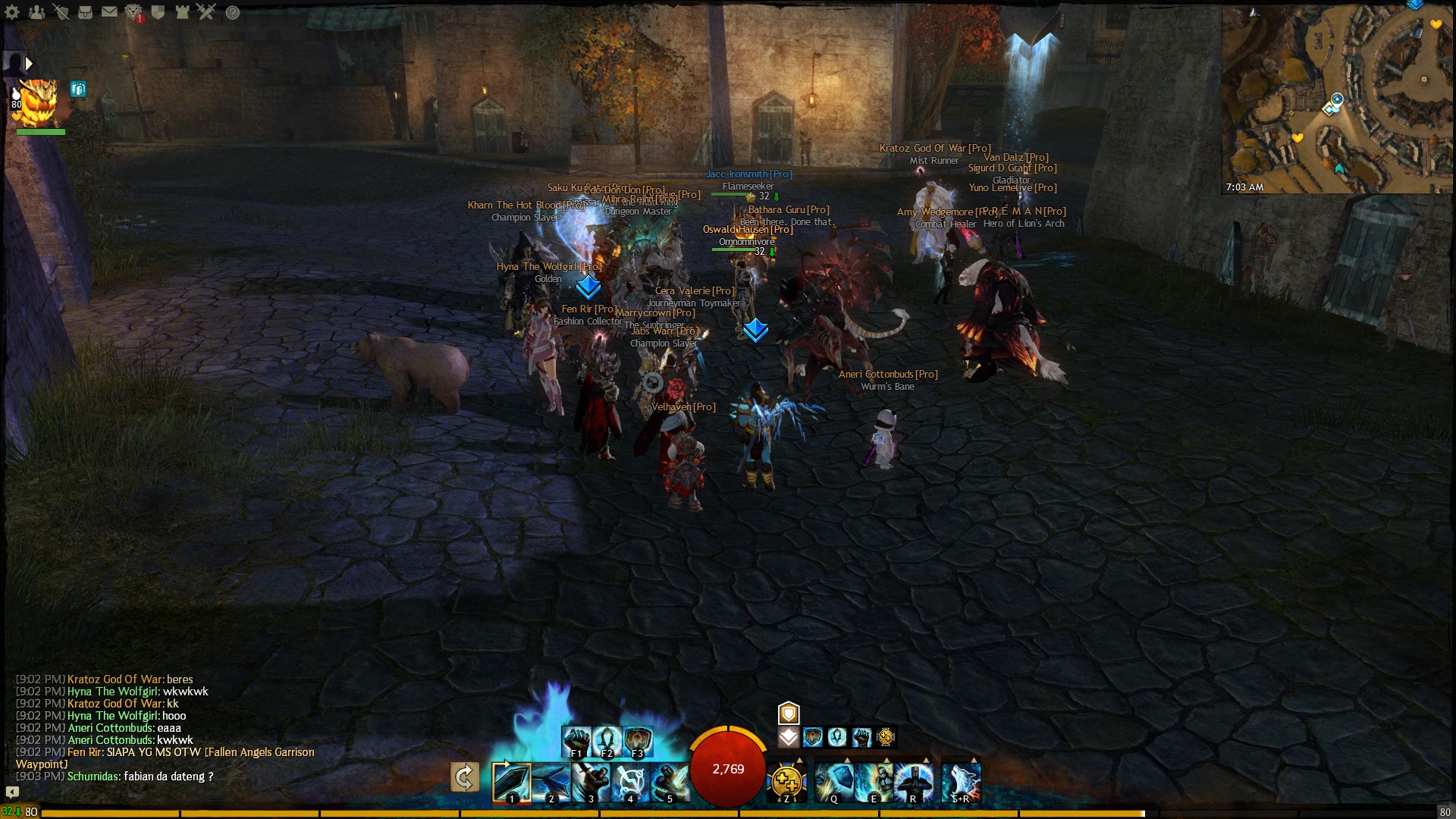Open World vs World castle tower icon
Viewport: 1456px width, 819px height.
pos(183,12)
